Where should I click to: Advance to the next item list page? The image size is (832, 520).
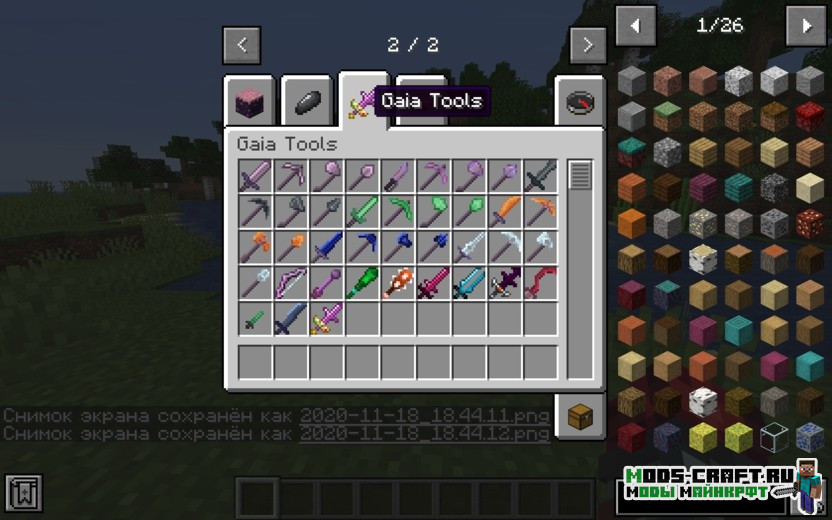click(806, 26)
